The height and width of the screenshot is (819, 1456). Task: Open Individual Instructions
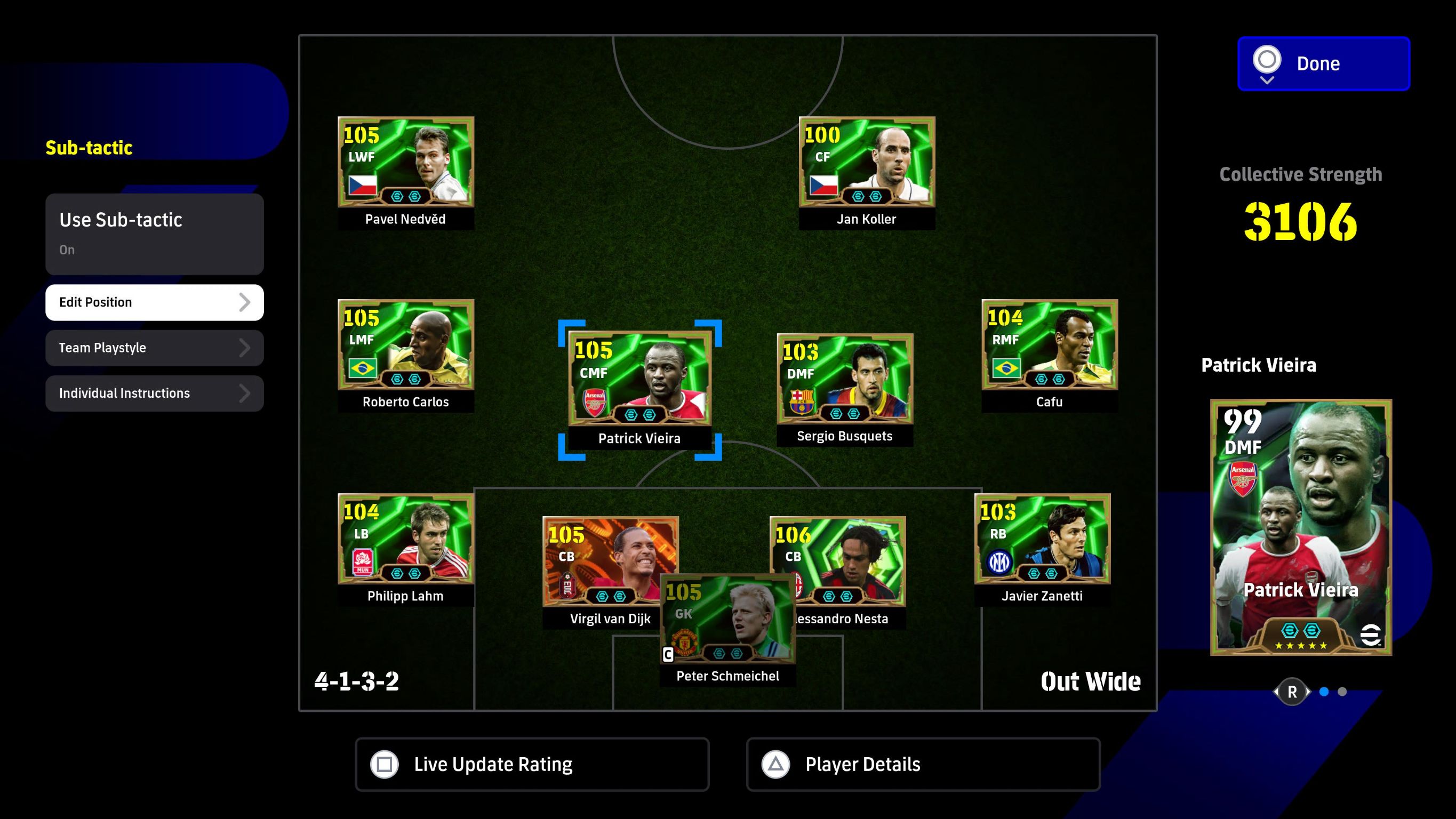tap(154, 393)
